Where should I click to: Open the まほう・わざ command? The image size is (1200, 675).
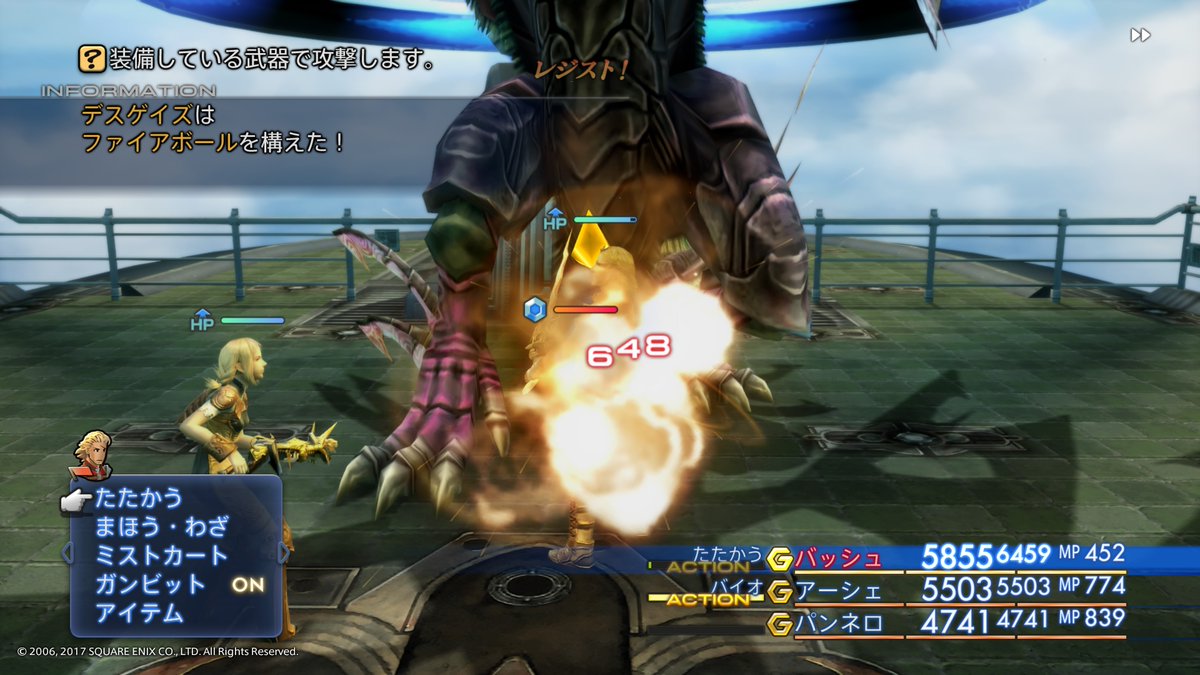pyautogui.click(x=161, y=527)
